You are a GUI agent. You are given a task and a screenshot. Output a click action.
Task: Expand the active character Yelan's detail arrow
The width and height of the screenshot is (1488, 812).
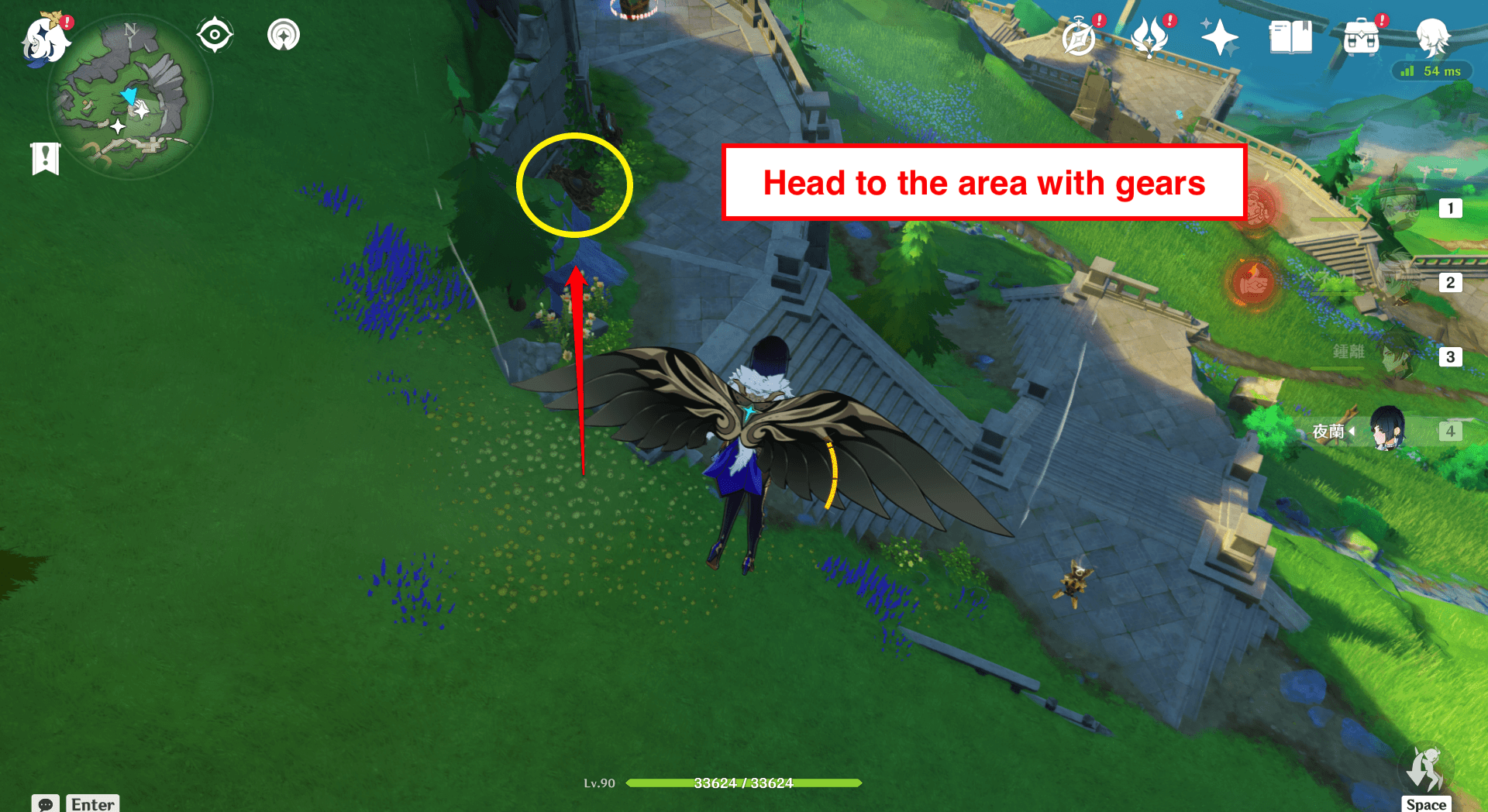click(1352, 432)
